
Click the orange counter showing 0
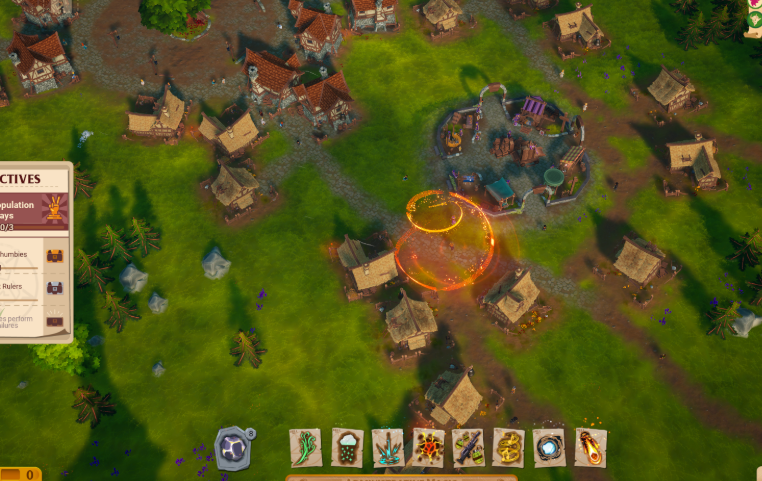pyautogui.click(x=20, y=474)
